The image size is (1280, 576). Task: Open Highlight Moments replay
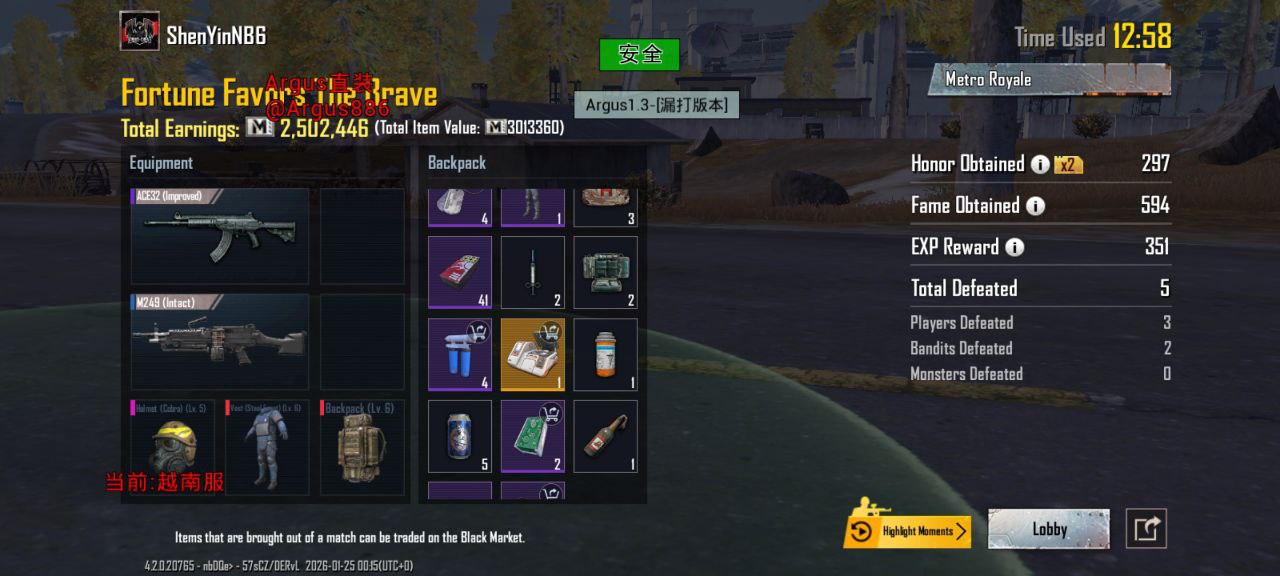907,530
